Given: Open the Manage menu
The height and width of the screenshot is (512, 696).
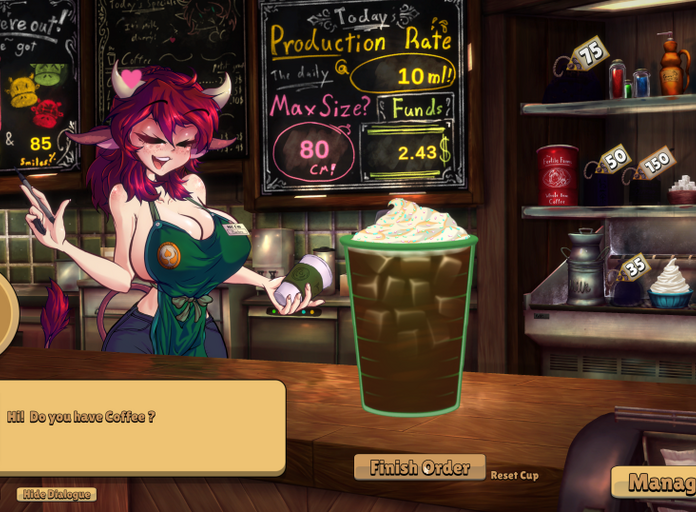Looking at the screenshot, I should [x=655, y=483].
